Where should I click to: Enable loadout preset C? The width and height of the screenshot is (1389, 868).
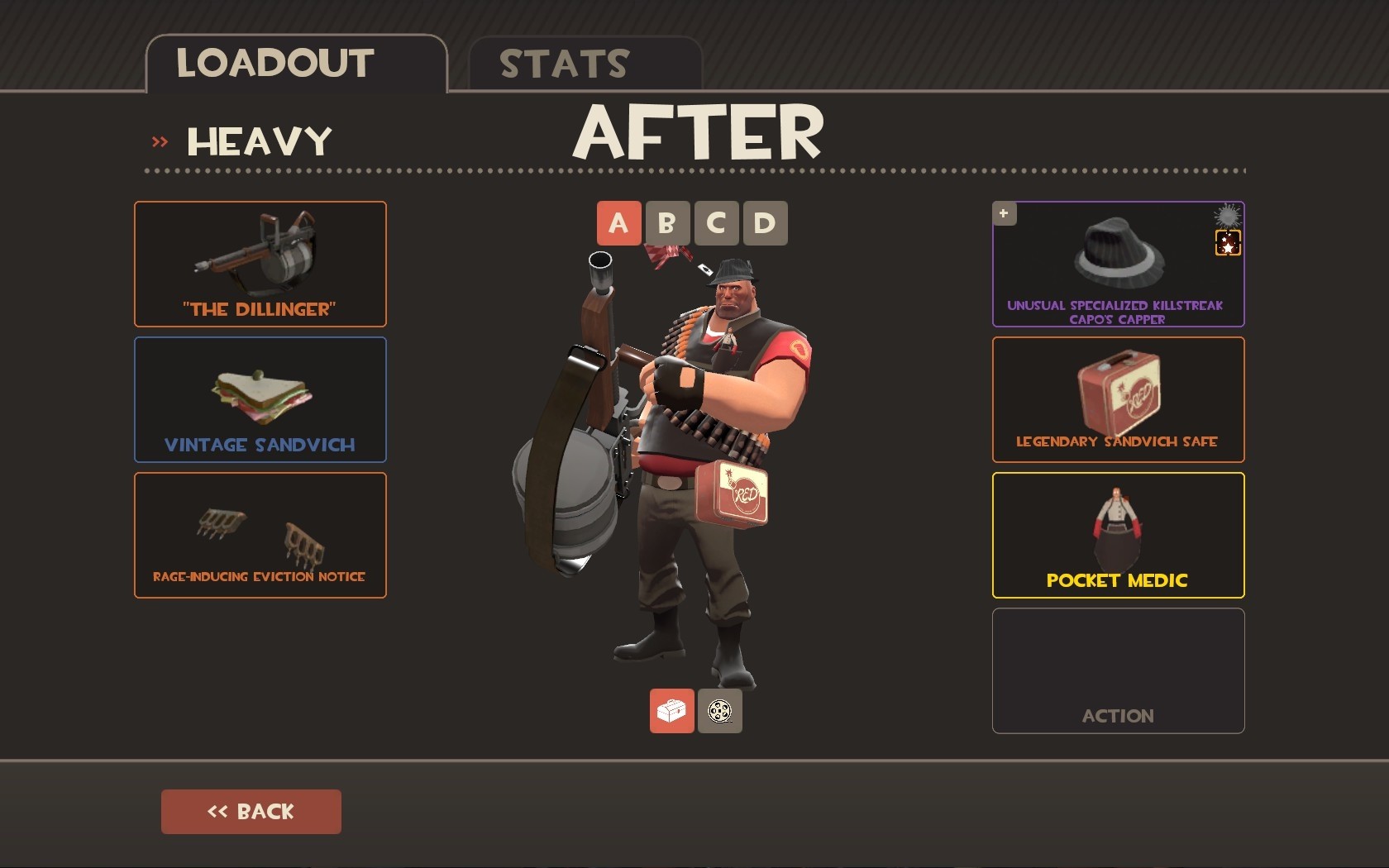(716, 222)
